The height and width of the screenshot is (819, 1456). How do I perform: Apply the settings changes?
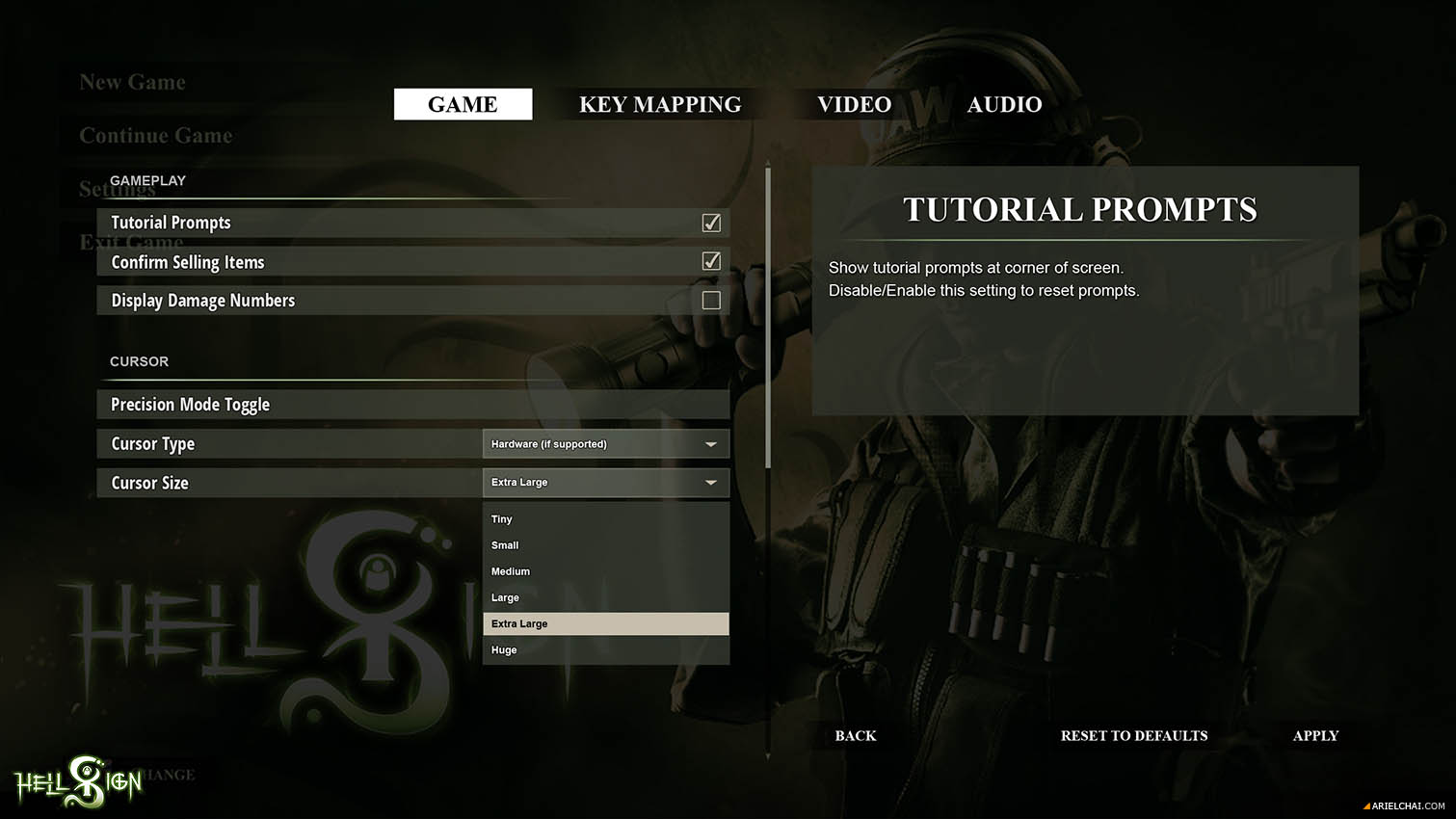[1315, 736]
